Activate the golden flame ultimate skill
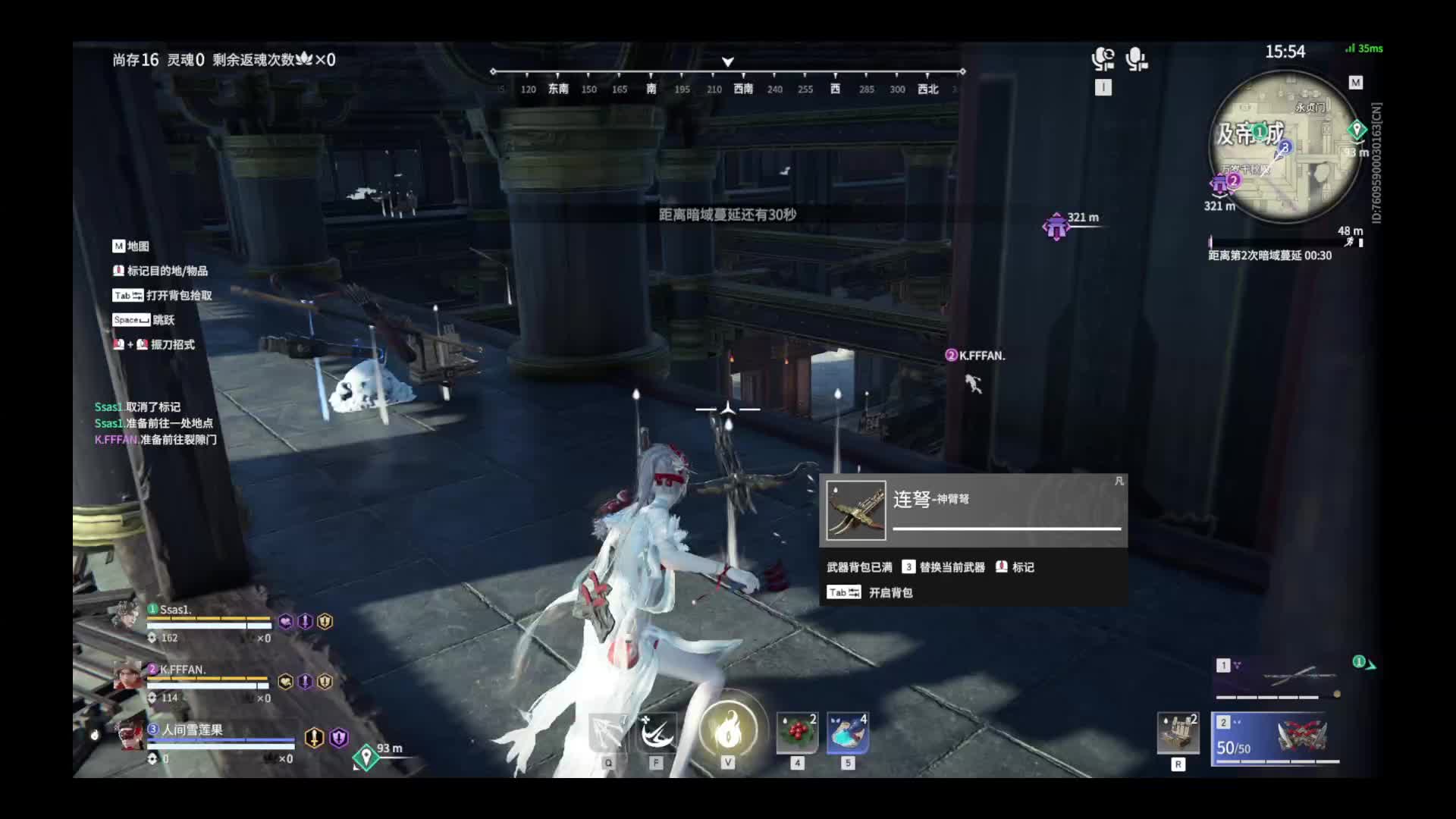 728,729
